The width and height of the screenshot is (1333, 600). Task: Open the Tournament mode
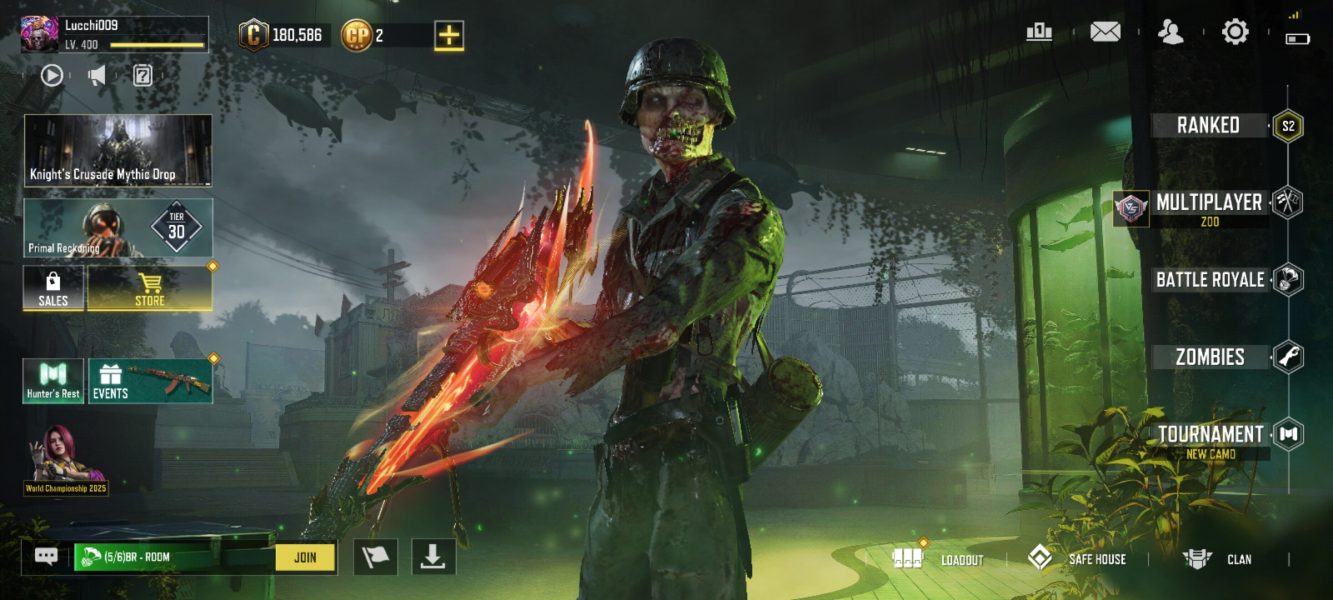(x=1210, y=435)
